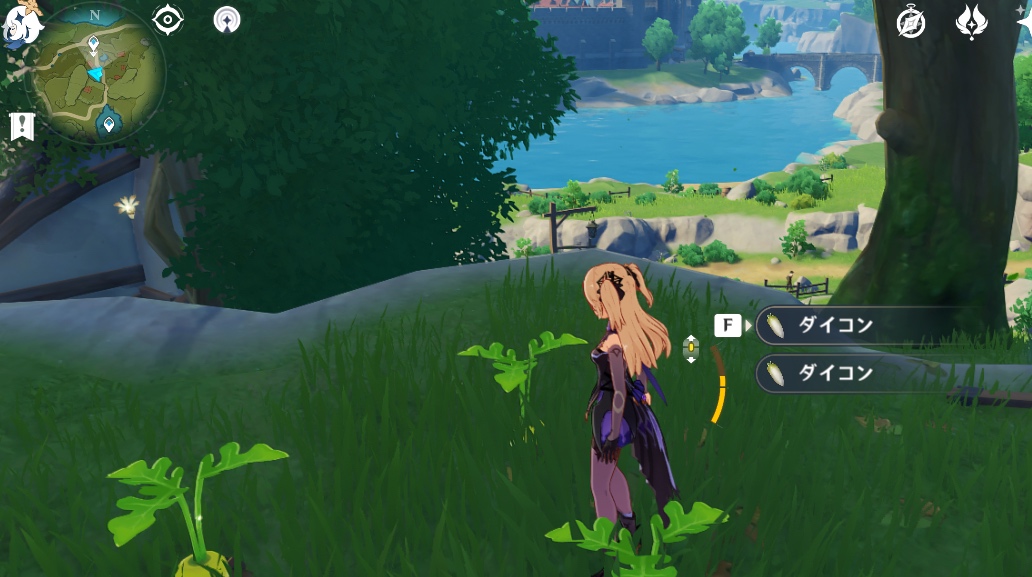This screenshot has height=577, width=1032.
Task: Open the Paimon menu
Action: coord(20,24)
